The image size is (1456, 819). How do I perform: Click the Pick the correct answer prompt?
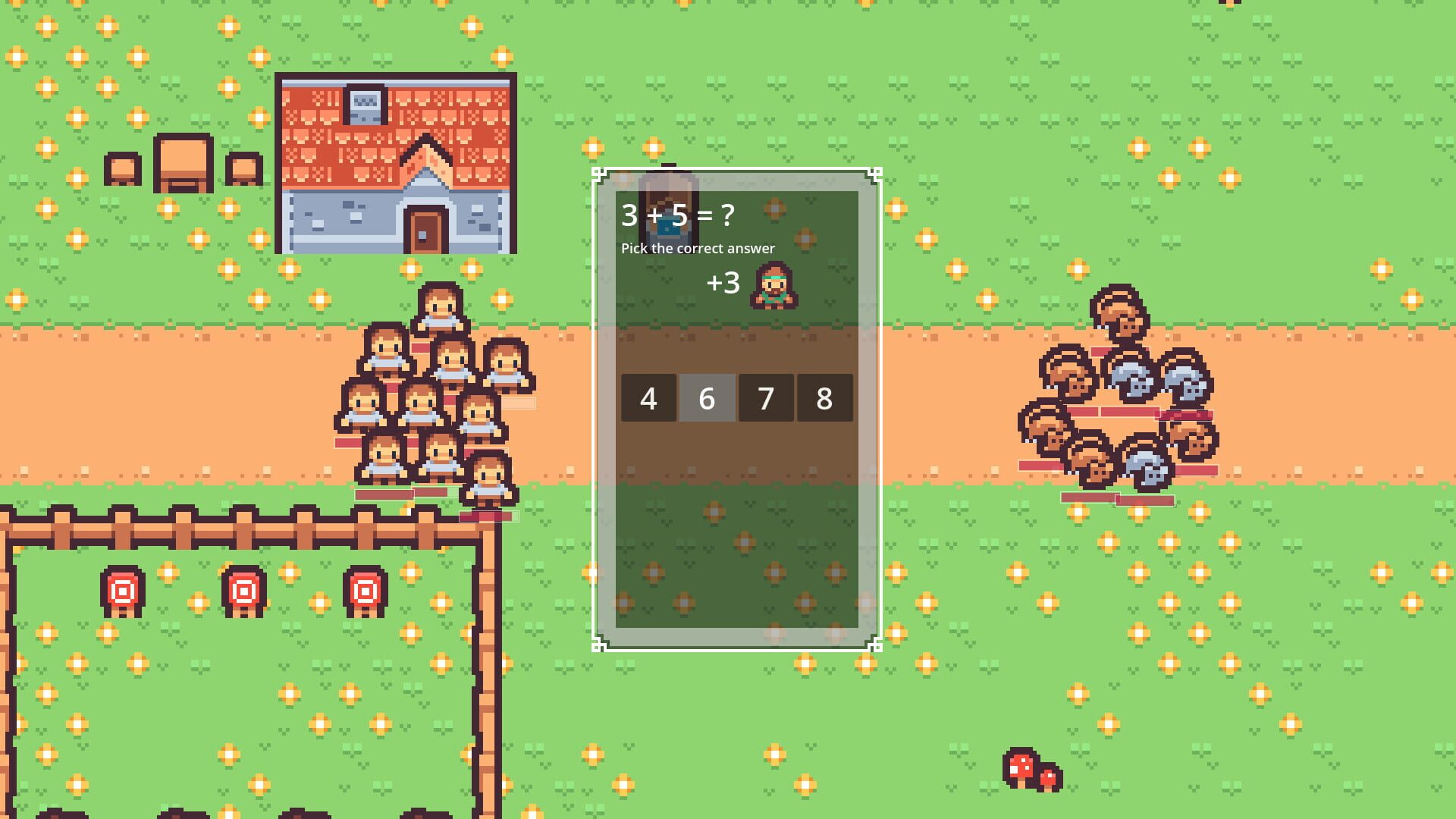[698, 248]
